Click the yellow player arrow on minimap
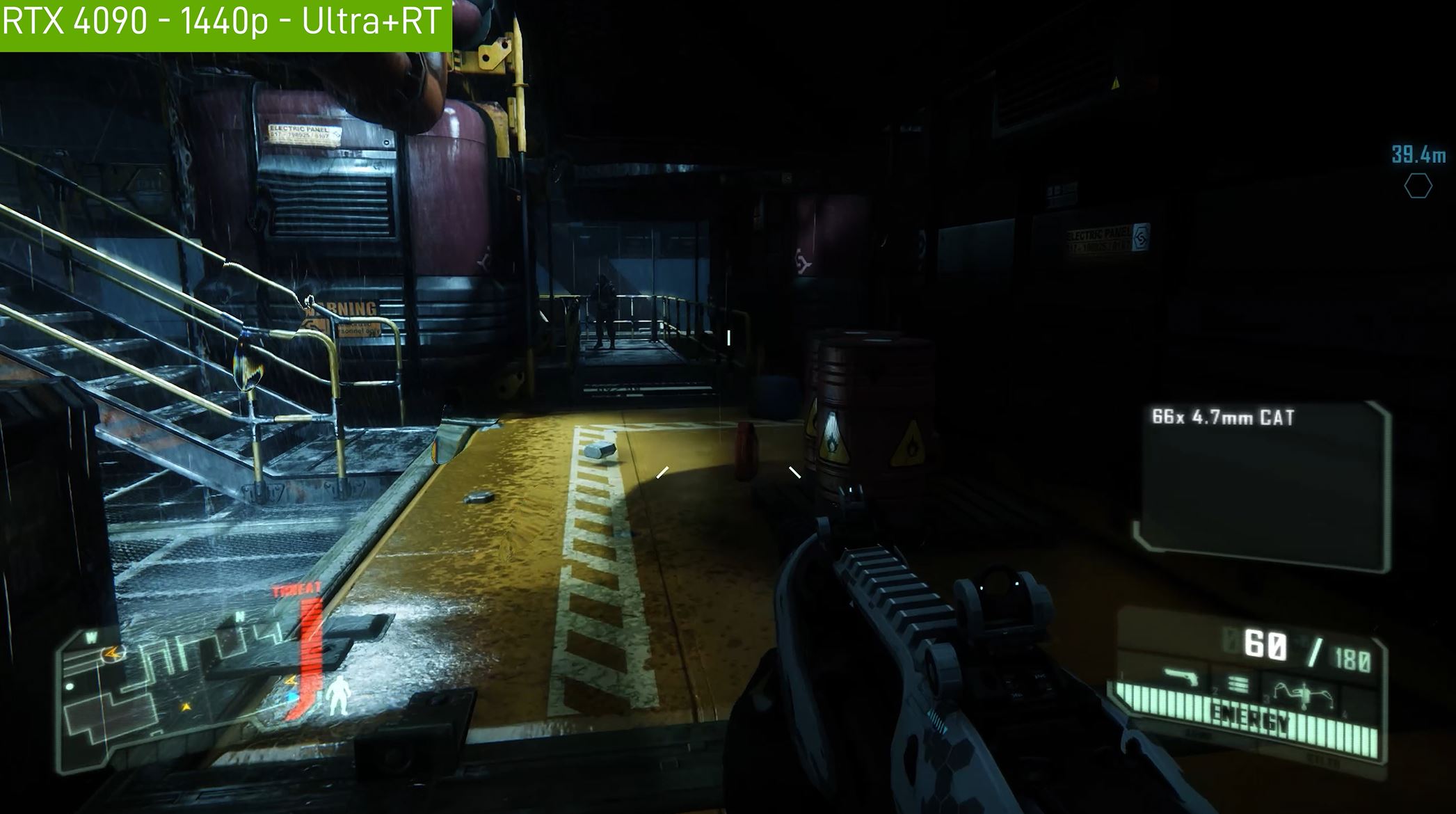Viewport: 1456px width, 814px height. 186,707
